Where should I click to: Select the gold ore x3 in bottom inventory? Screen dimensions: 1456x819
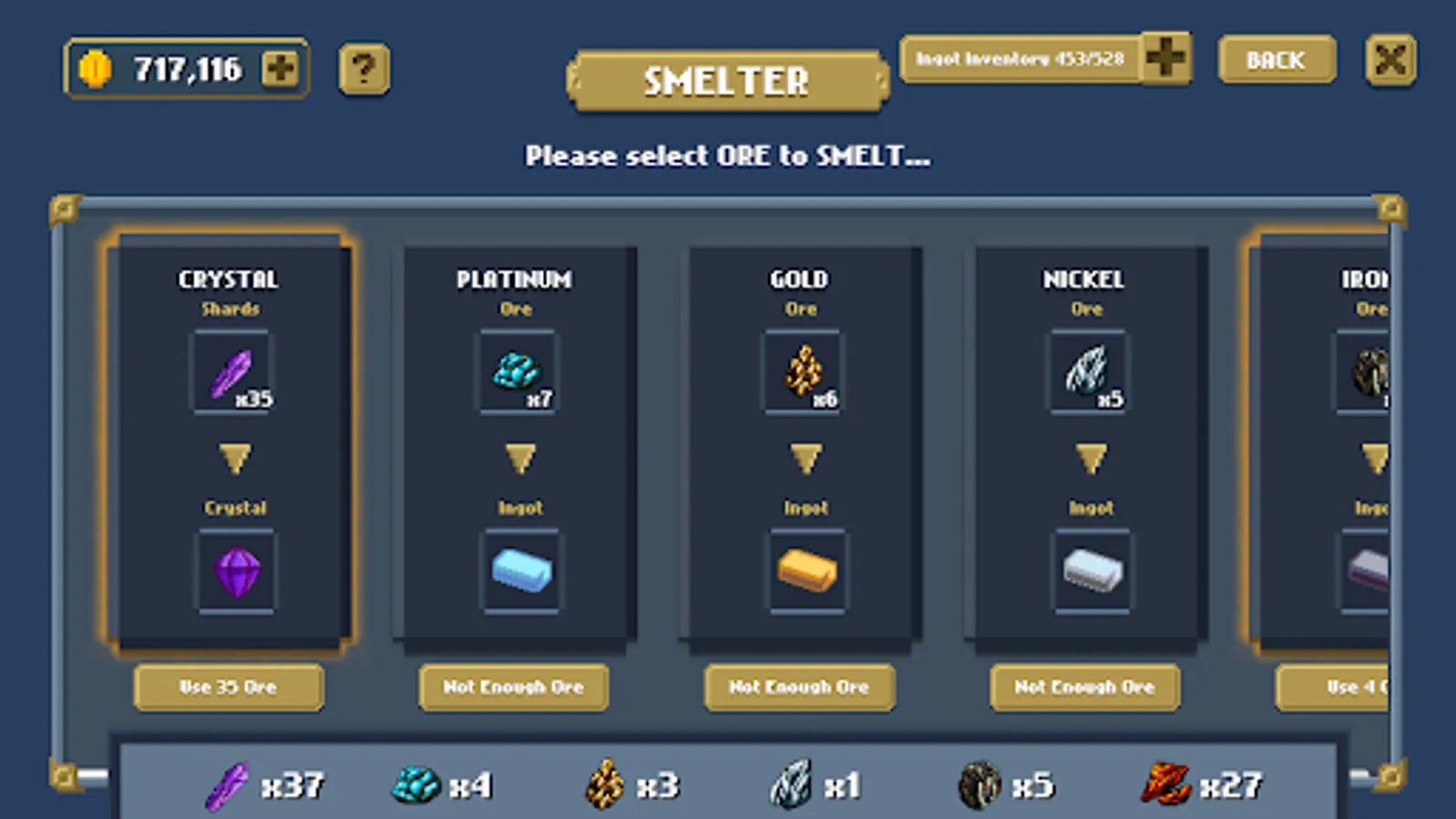coord(603,781)
